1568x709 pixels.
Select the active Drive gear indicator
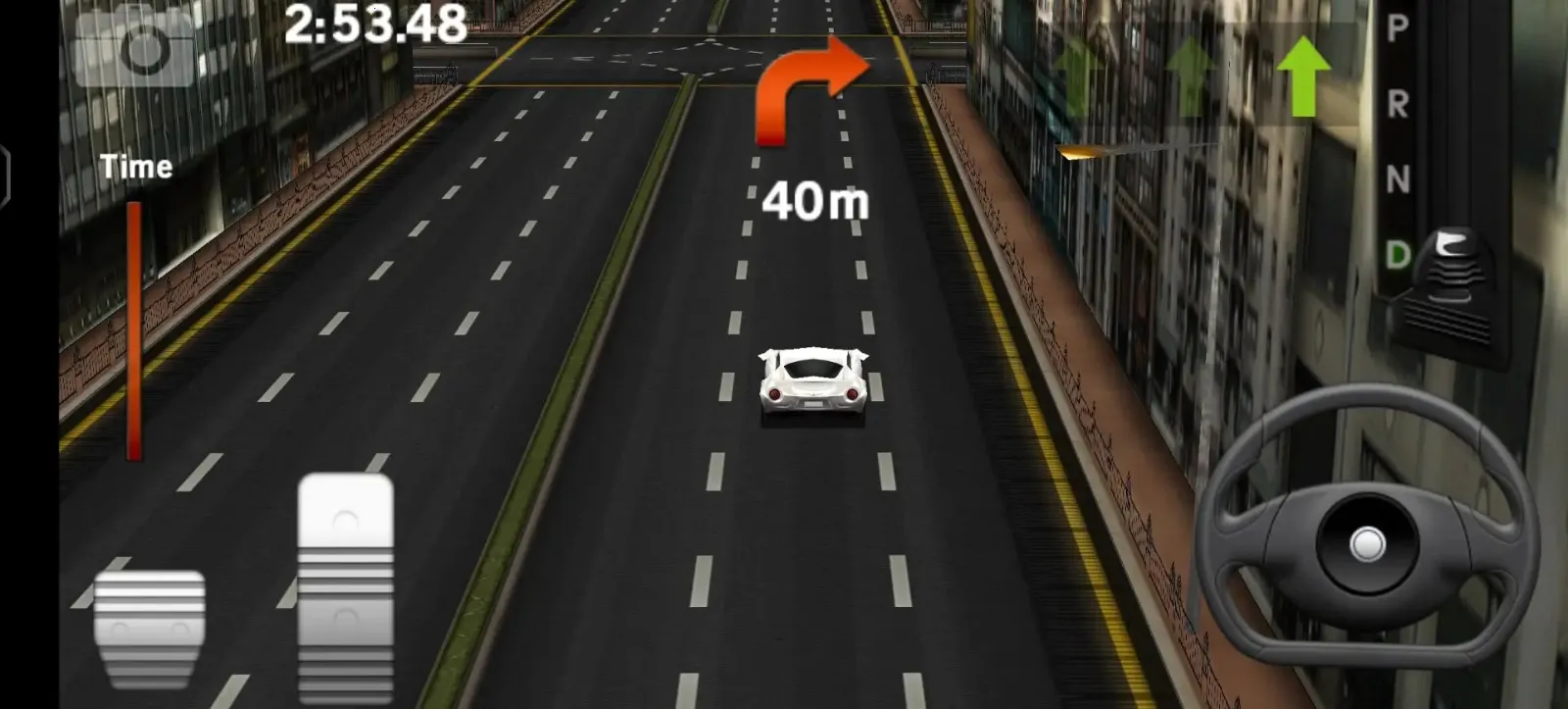coord(1395,252)
